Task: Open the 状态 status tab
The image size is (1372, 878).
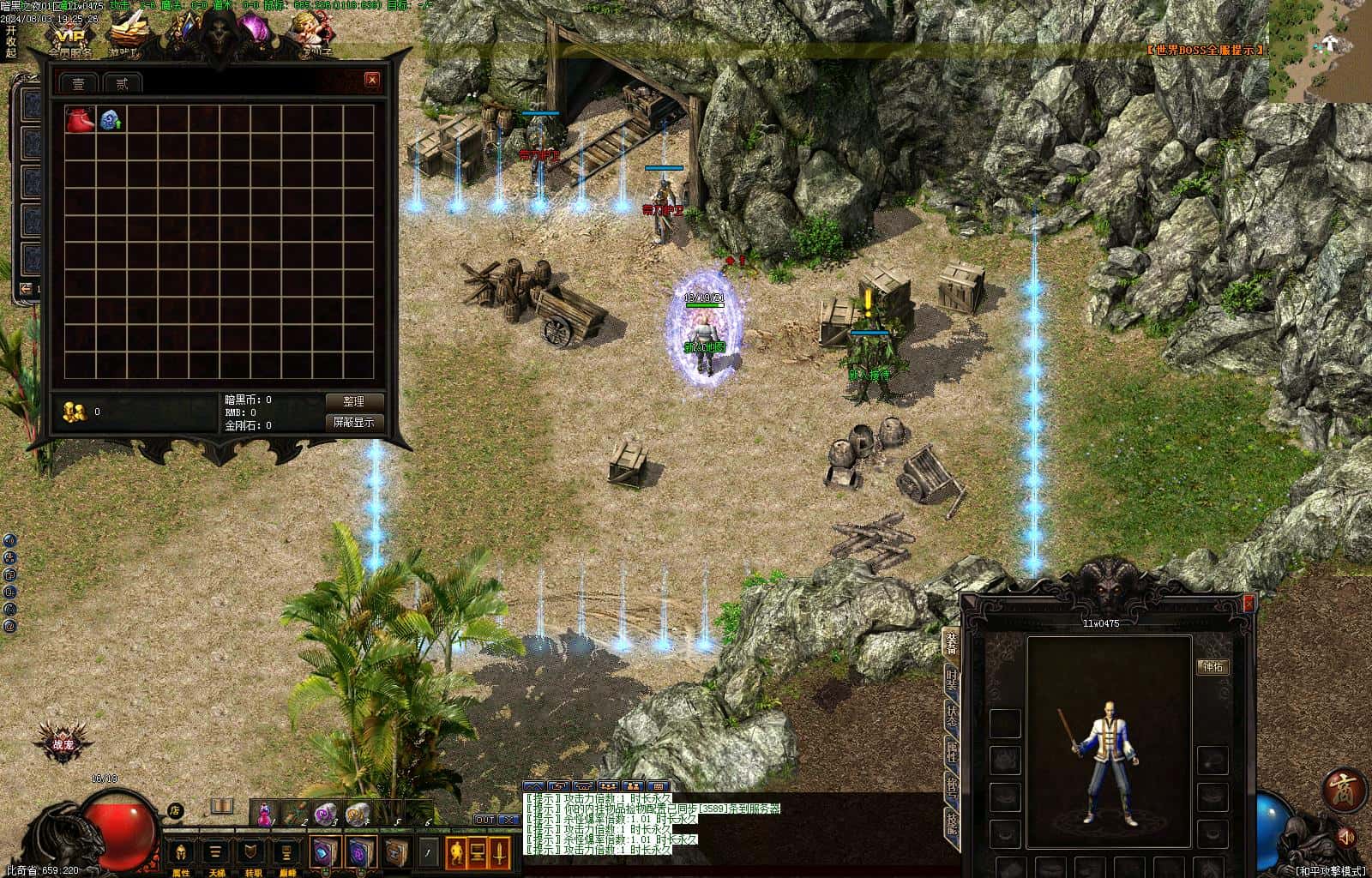Action: tap(951, 717)
